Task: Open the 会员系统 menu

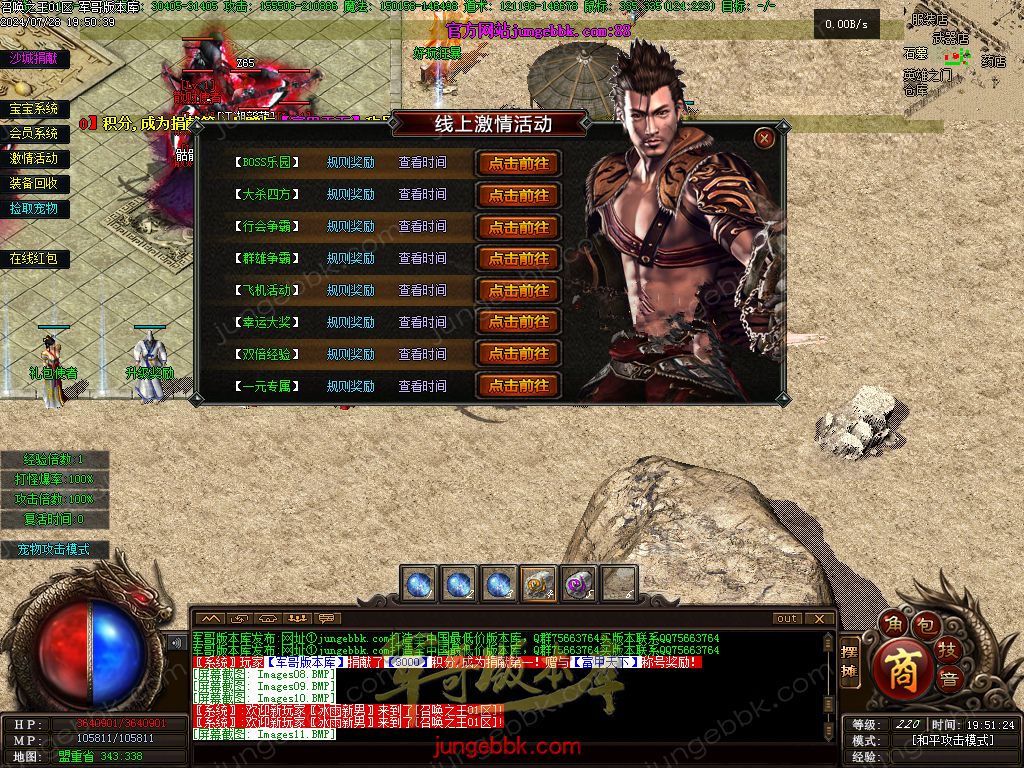Action: 34,133
